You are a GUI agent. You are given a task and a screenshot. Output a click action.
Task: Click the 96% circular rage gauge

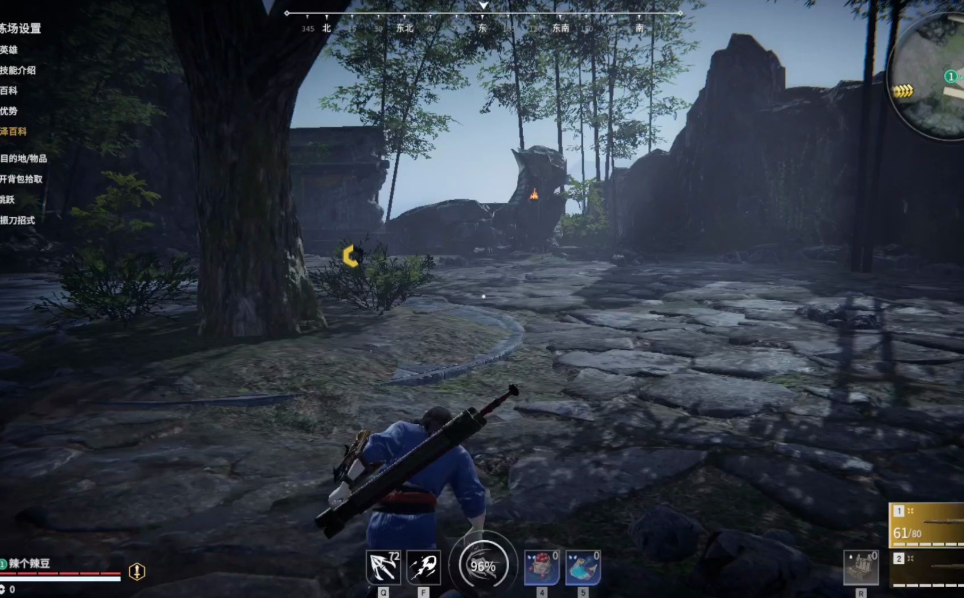point(483,565)
